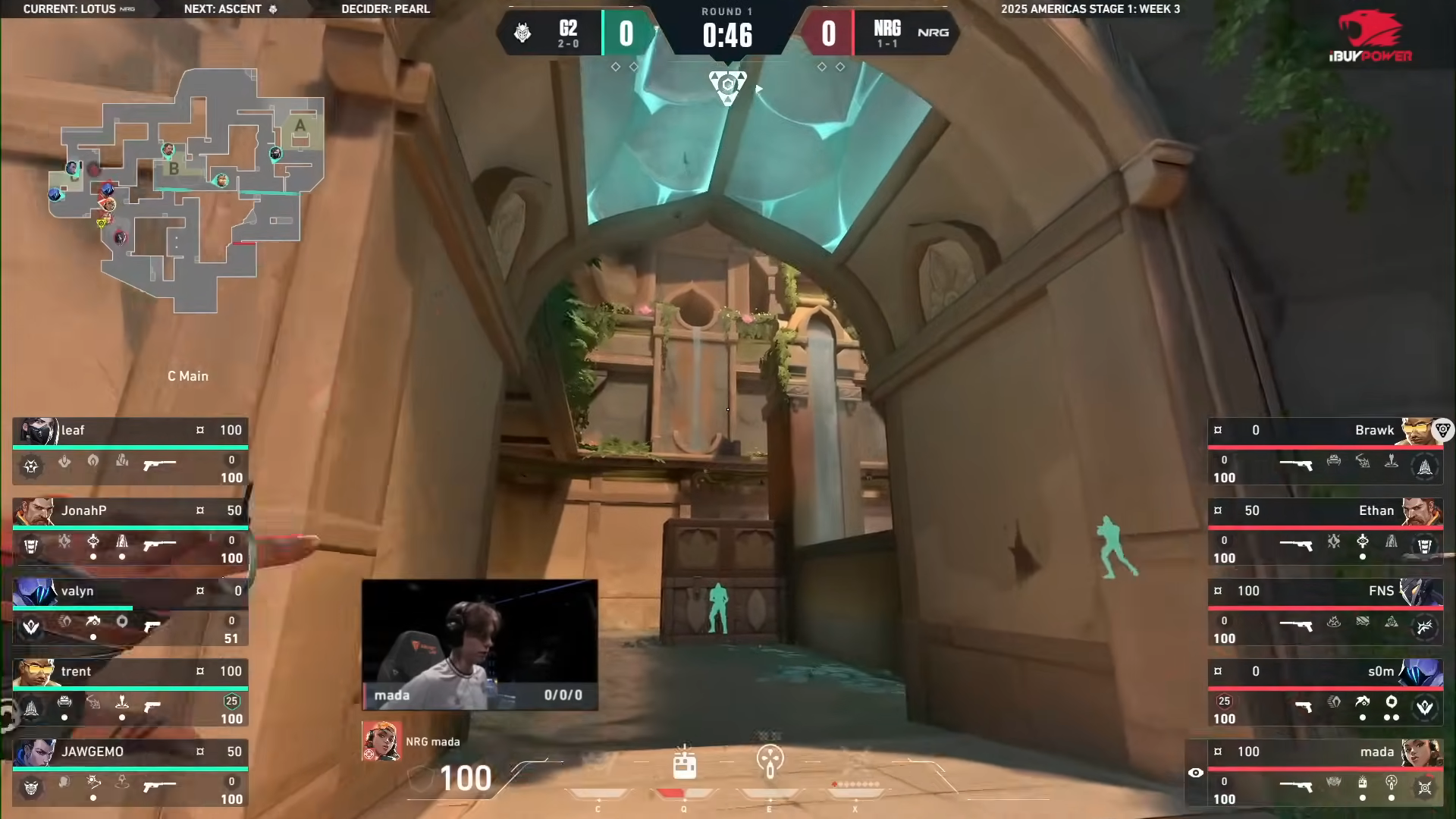Toggle the eye icon beside mada

[x=1196, y=773]
